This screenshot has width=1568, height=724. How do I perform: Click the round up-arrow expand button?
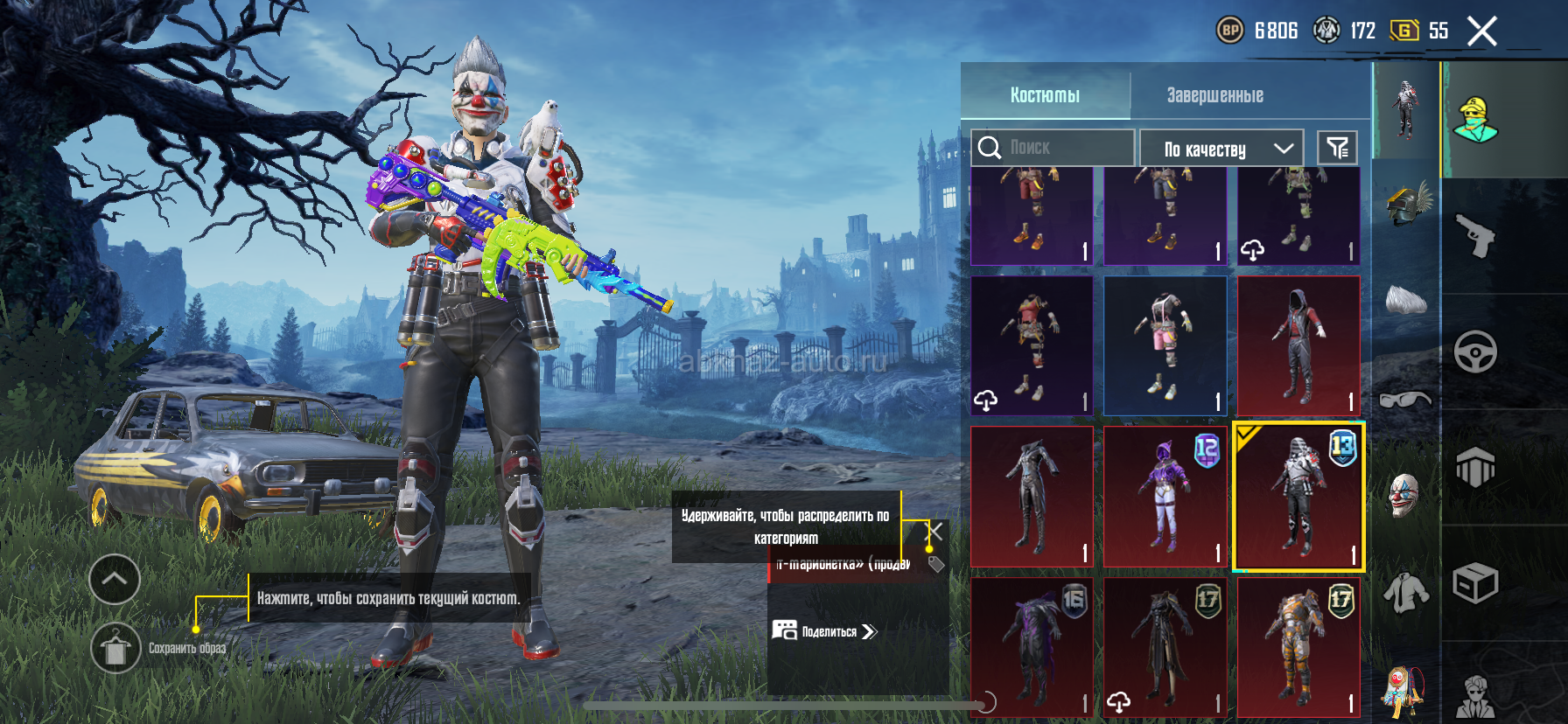click(x=115, y=579)
